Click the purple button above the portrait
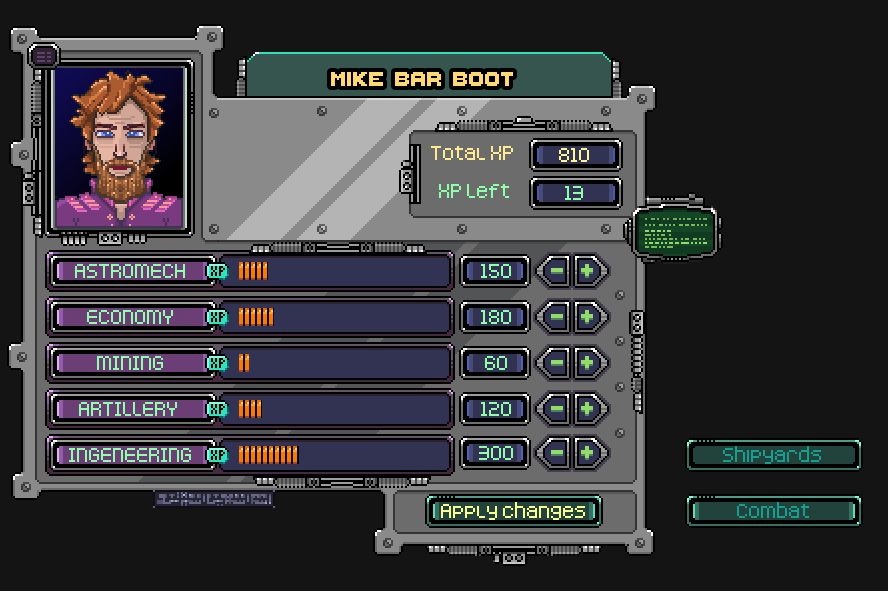Image resolution: width=888 pixels, height=591 pixels. tap(44, 56)
